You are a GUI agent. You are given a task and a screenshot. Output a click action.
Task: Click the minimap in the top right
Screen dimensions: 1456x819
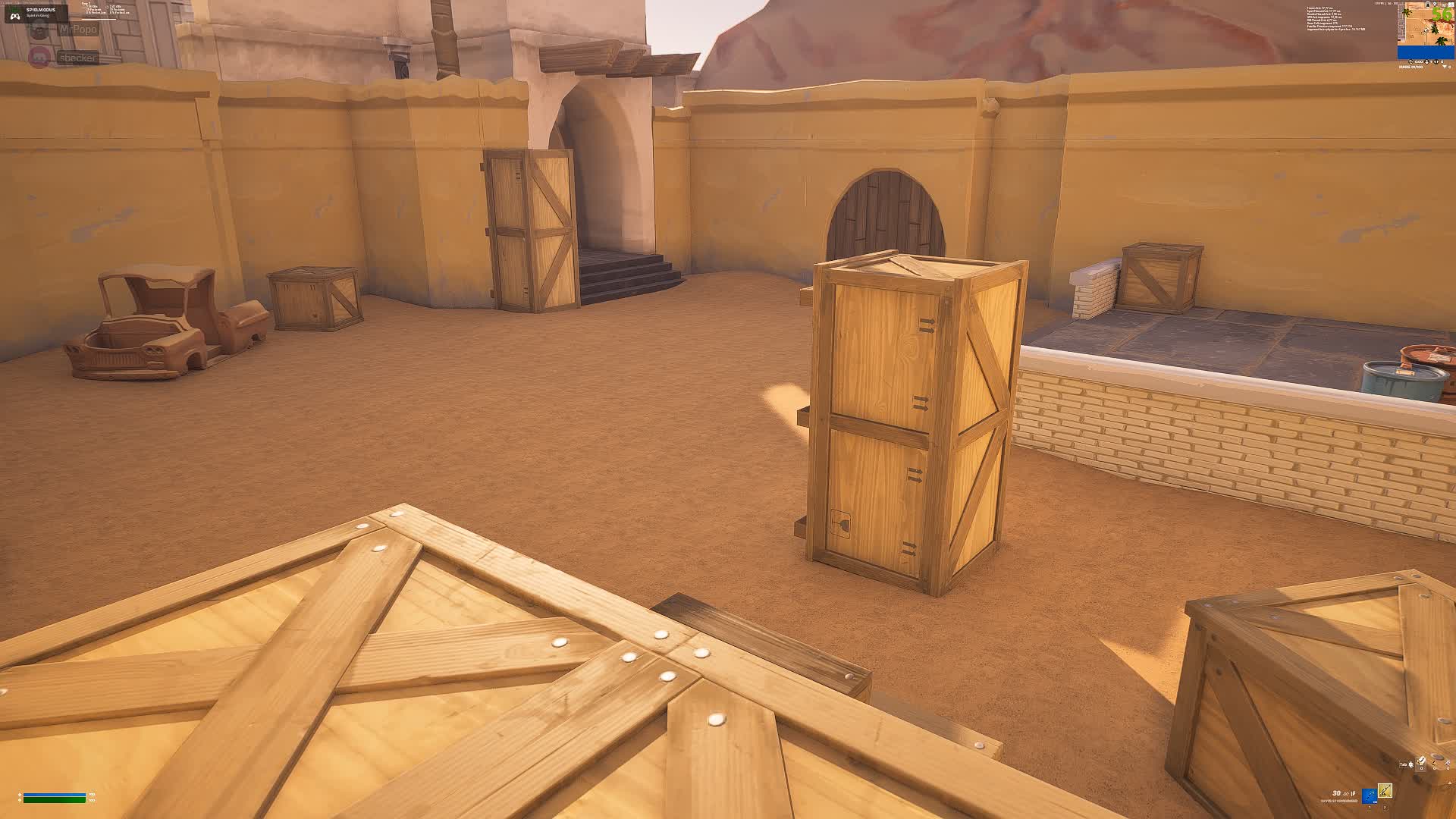point(1426,30)
